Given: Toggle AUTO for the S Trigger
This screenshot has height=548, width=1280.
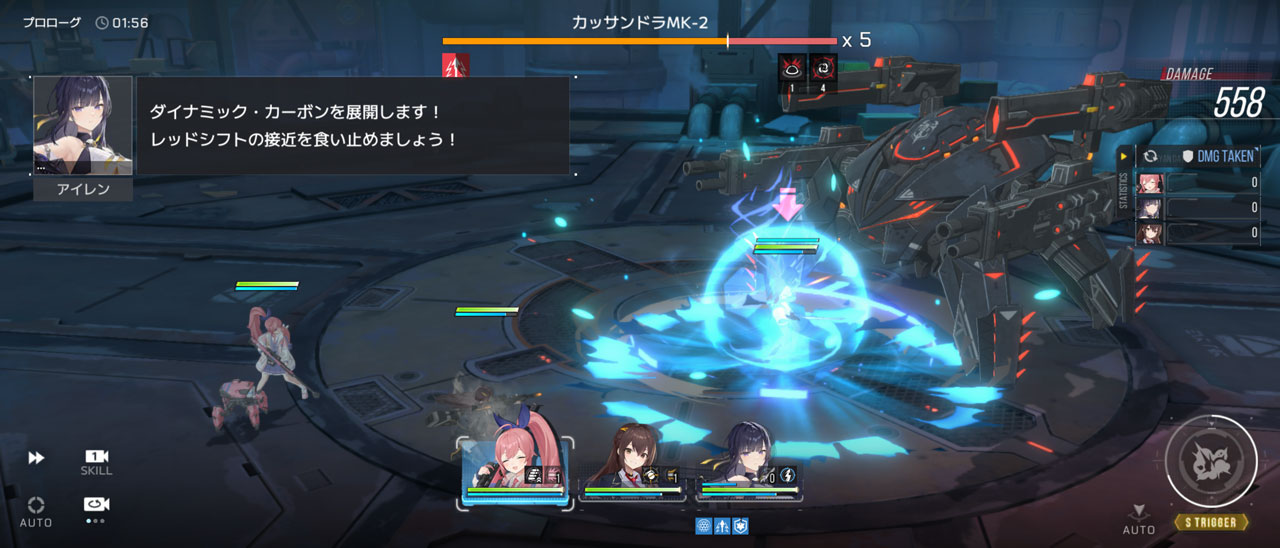Looking at the screenshot, I should 1139,518.
